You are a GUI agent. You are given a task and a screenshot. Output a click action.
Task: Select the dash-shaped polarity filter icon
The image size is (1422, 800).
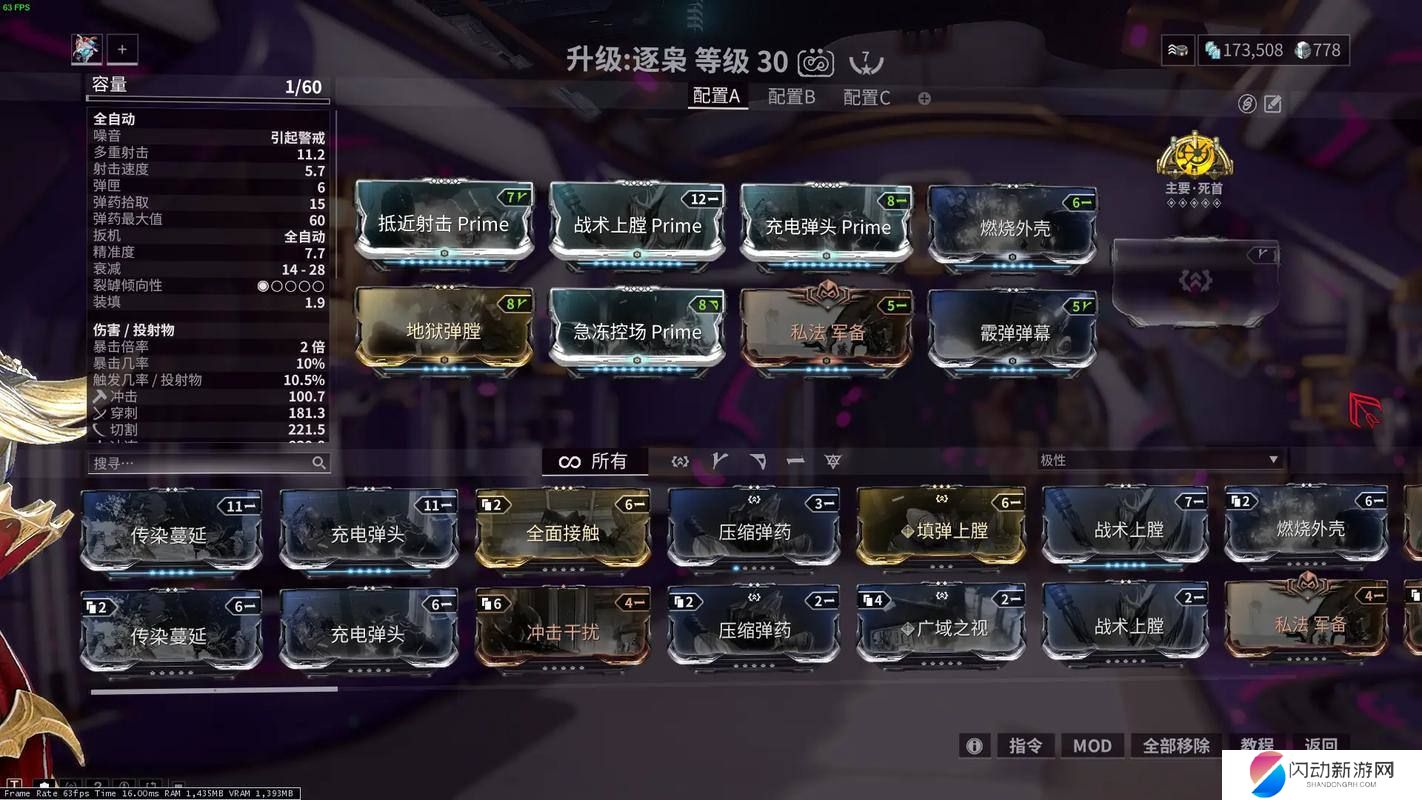796,461
